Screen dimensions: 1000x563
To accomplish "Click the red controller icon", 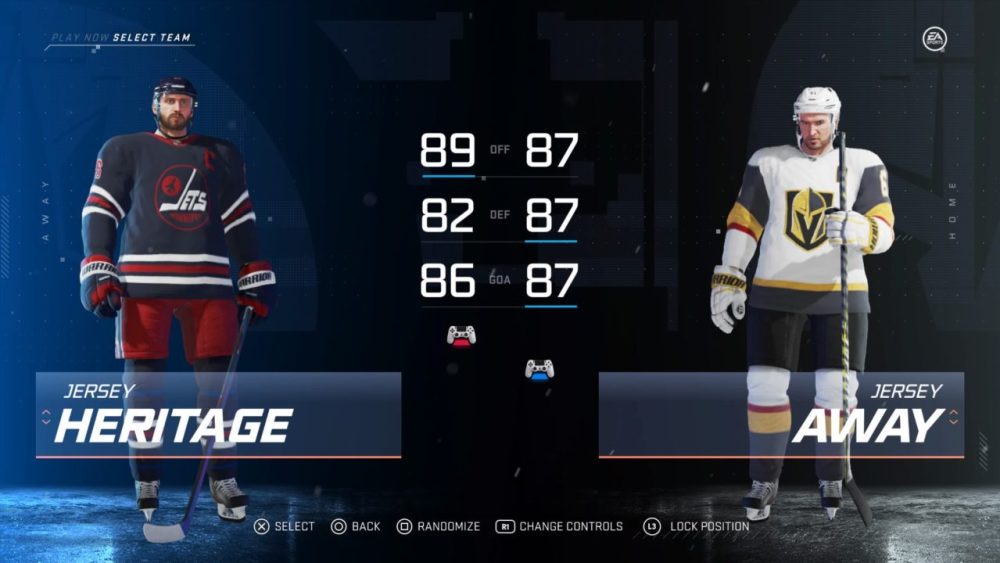I will tap(461, 335).
